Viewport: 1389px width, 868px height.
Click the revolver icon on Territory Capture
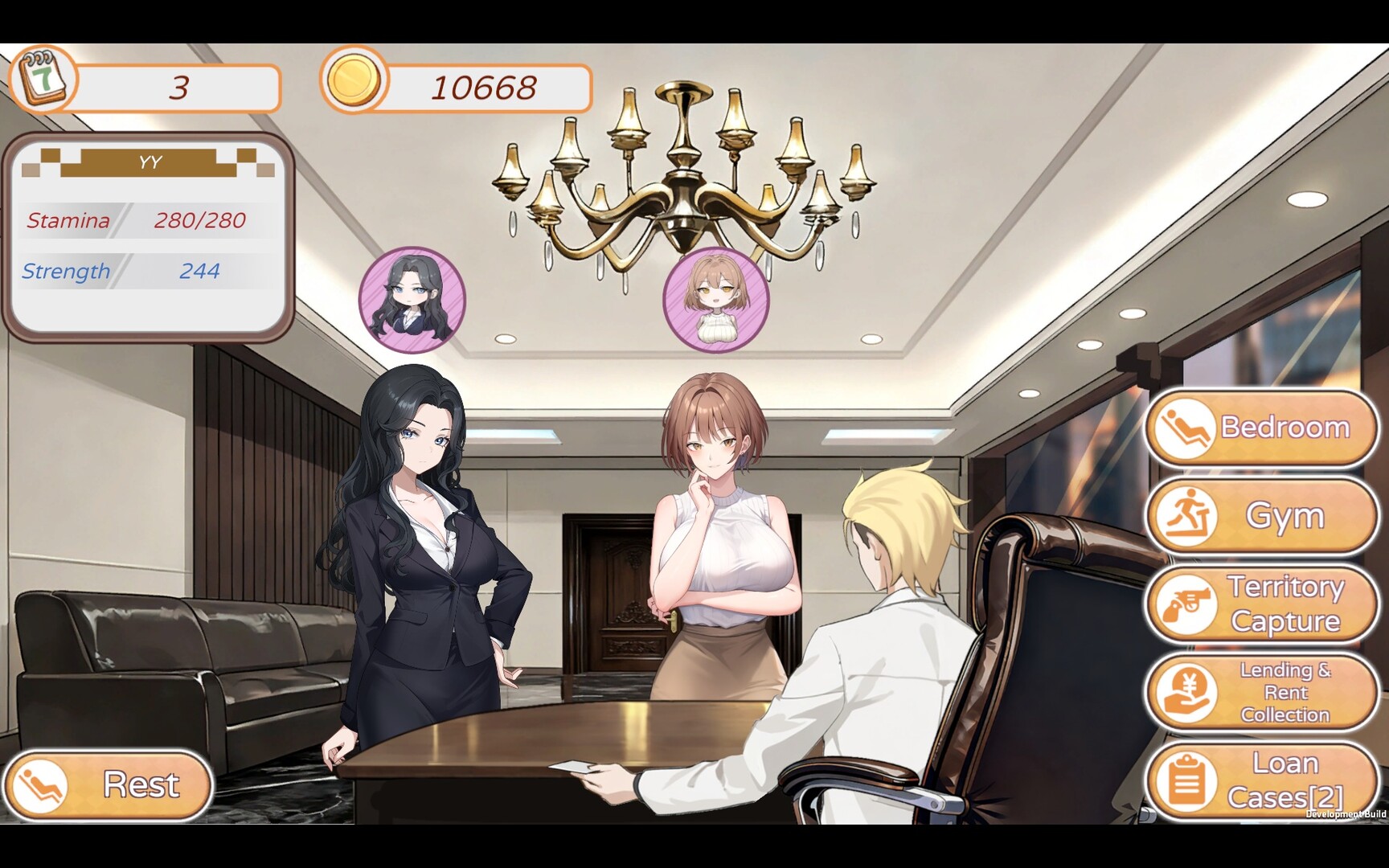[1187, 604]
